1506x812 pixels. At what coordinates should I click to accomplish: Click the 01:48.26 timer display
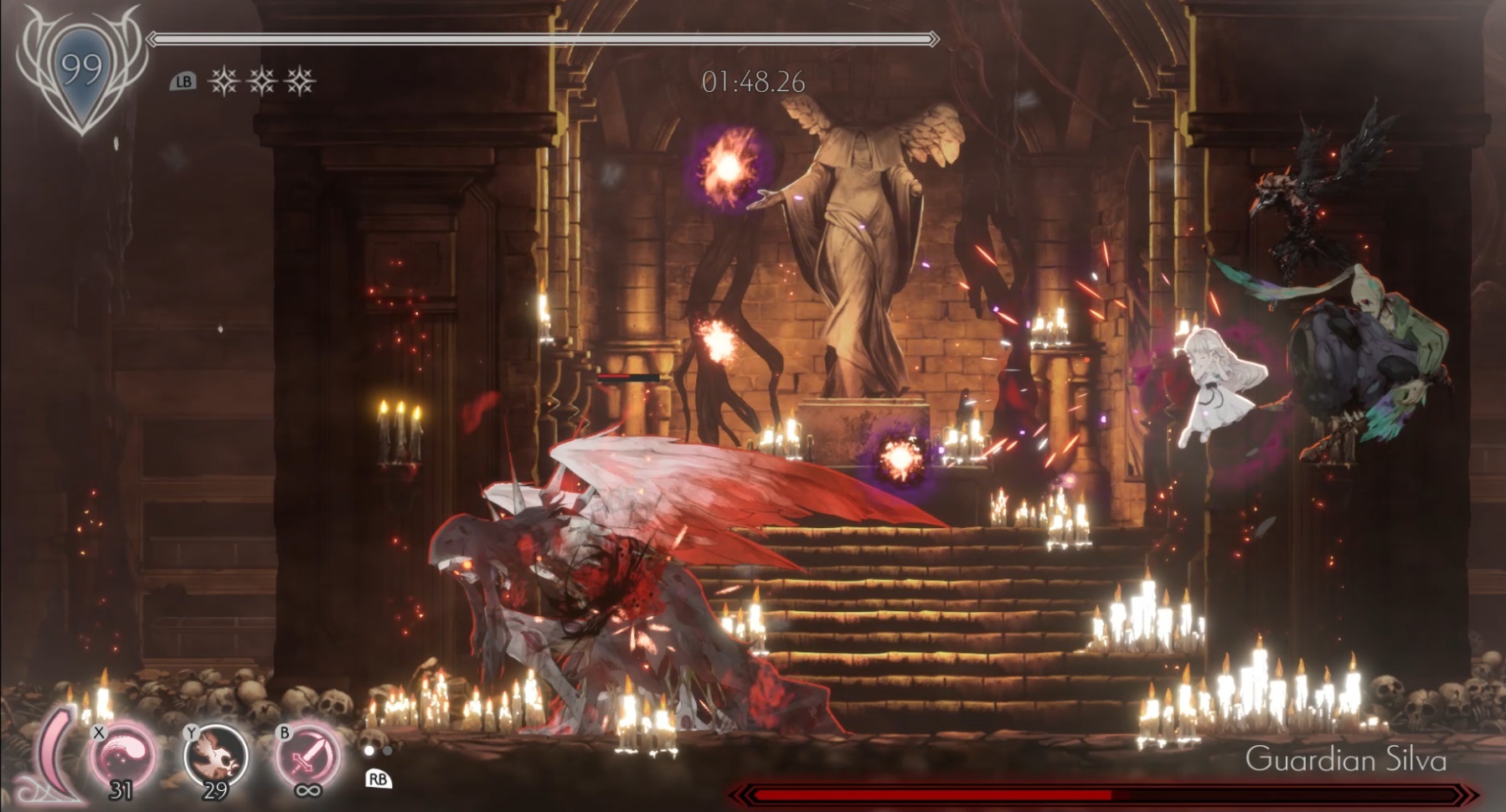tap(752, 79)
